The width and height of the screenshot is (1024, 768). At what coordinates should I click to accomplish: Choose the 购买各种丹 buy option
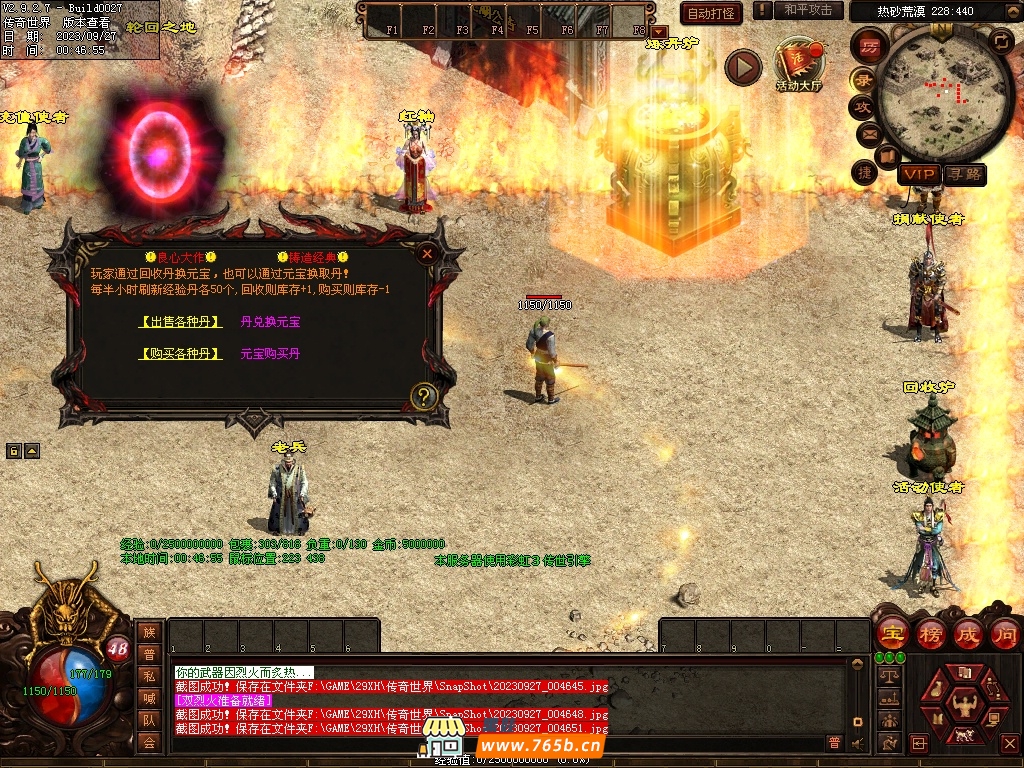click(181, 354)
